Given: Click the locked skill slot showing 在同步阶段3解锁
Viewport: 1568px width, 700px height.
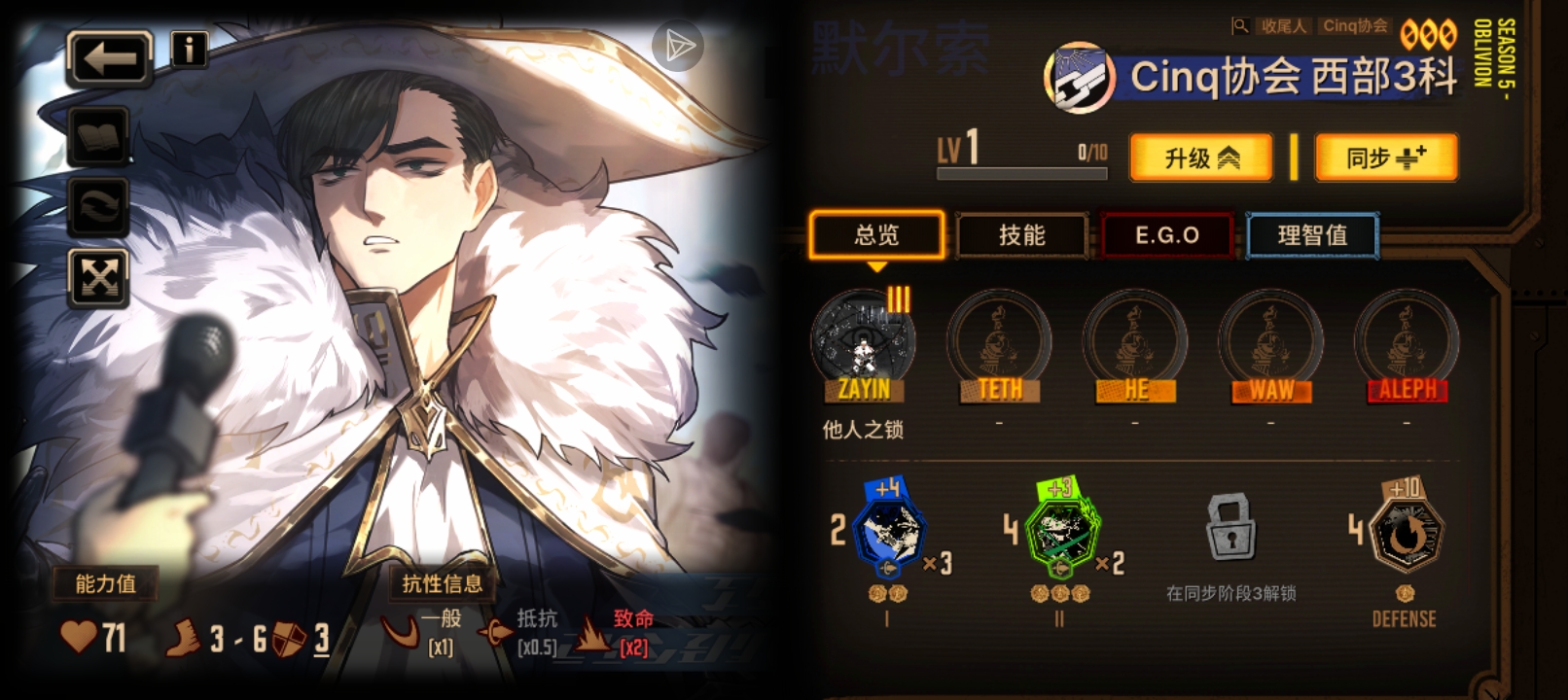Looking at the screenshot, I should pos(1230,530).
